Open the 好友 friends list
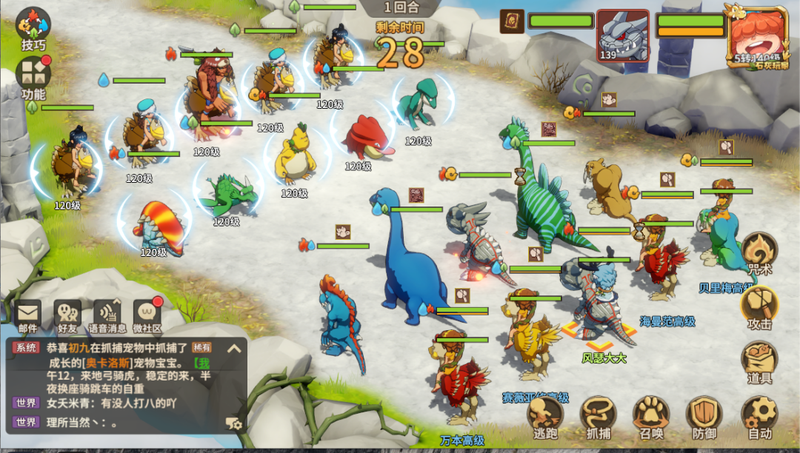This screenshot has height=453, width=800. tap(68, 314)
